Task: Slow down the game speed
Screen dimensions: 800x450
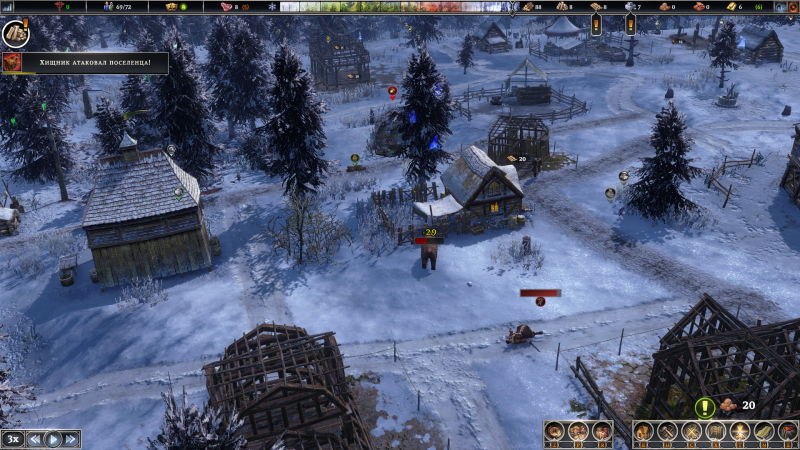Action: pos(35,439)
